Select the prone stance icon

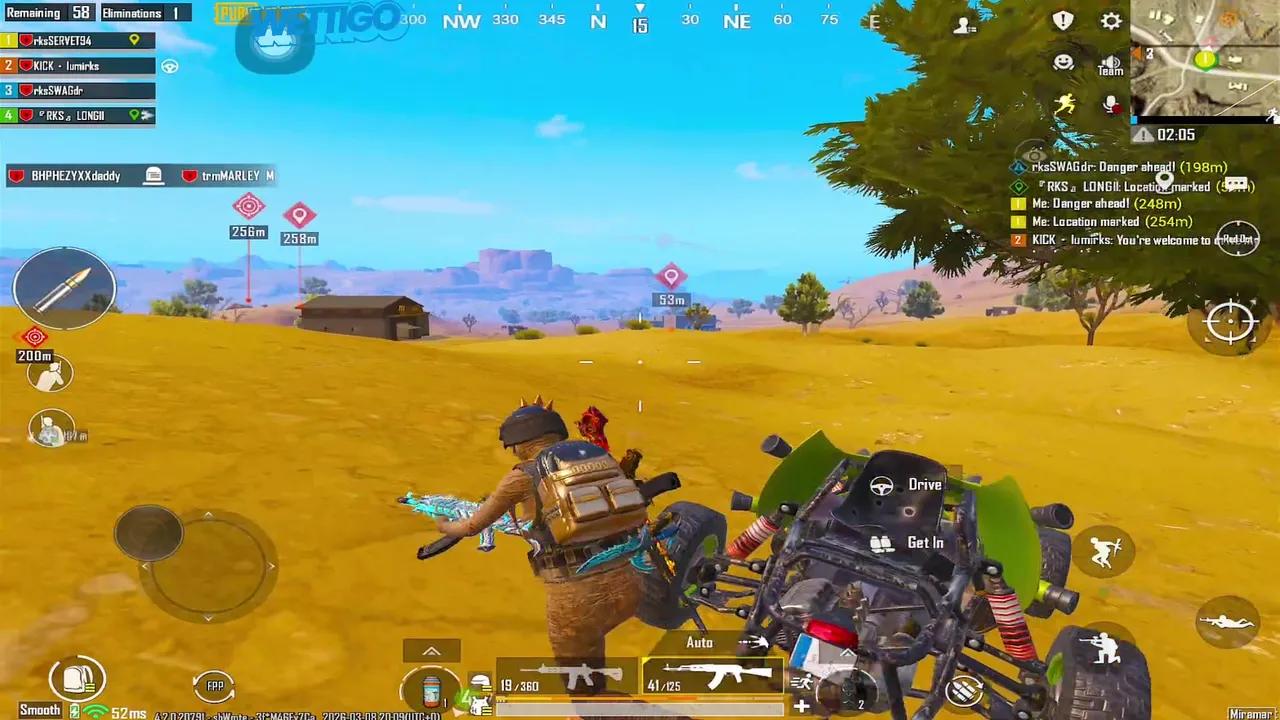click(1228, 623)
